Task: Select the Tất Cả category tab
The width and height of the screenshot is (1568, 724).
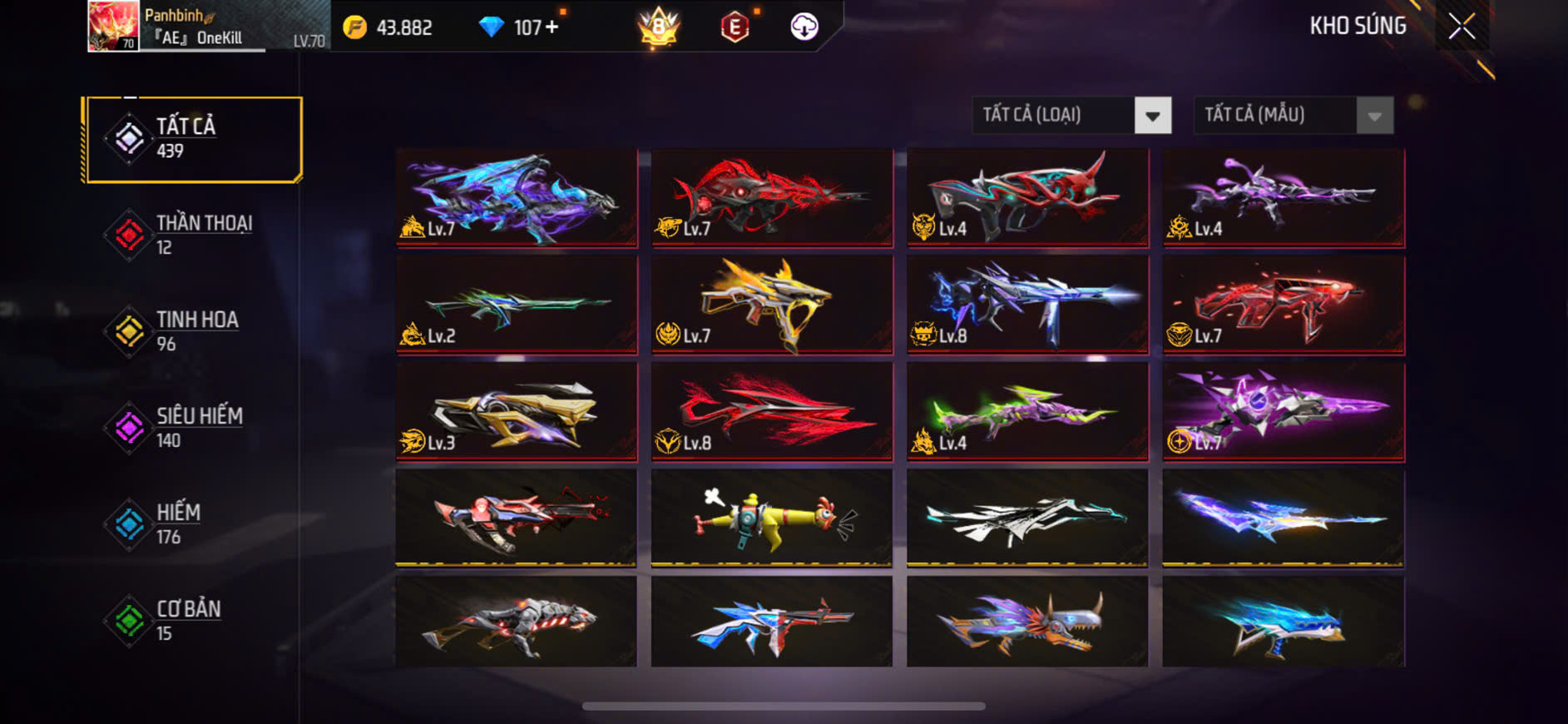Action: (193, 139)
